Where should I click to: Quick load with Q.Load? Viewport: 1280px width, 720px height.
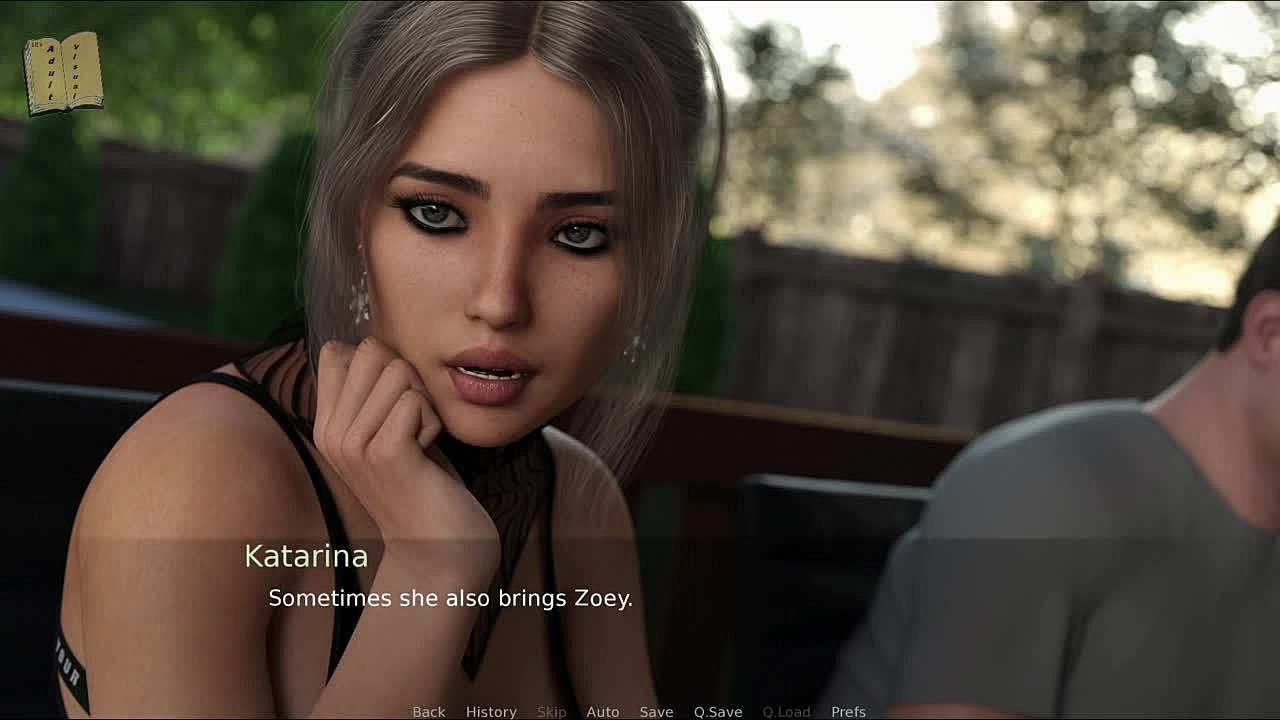786,711
